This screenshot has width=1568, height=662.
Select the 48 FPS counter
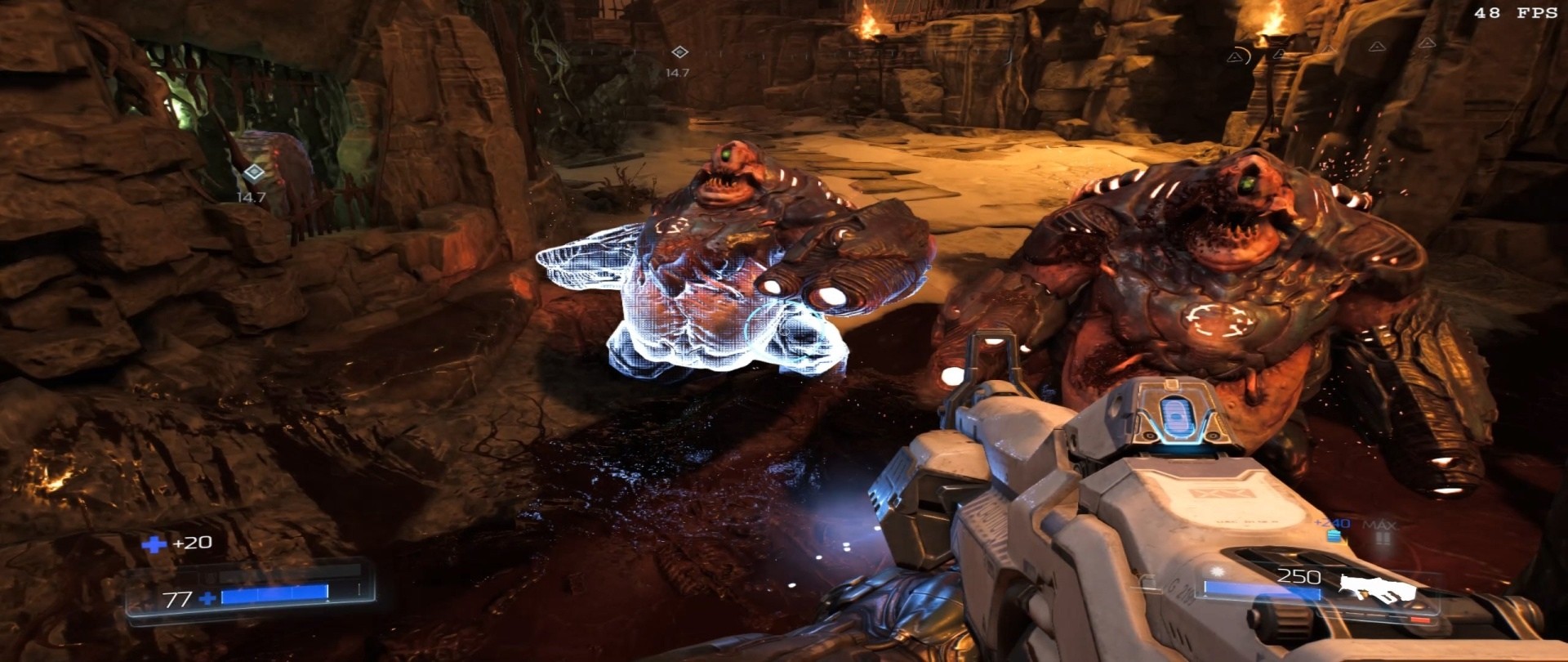tap(1515, 13)
